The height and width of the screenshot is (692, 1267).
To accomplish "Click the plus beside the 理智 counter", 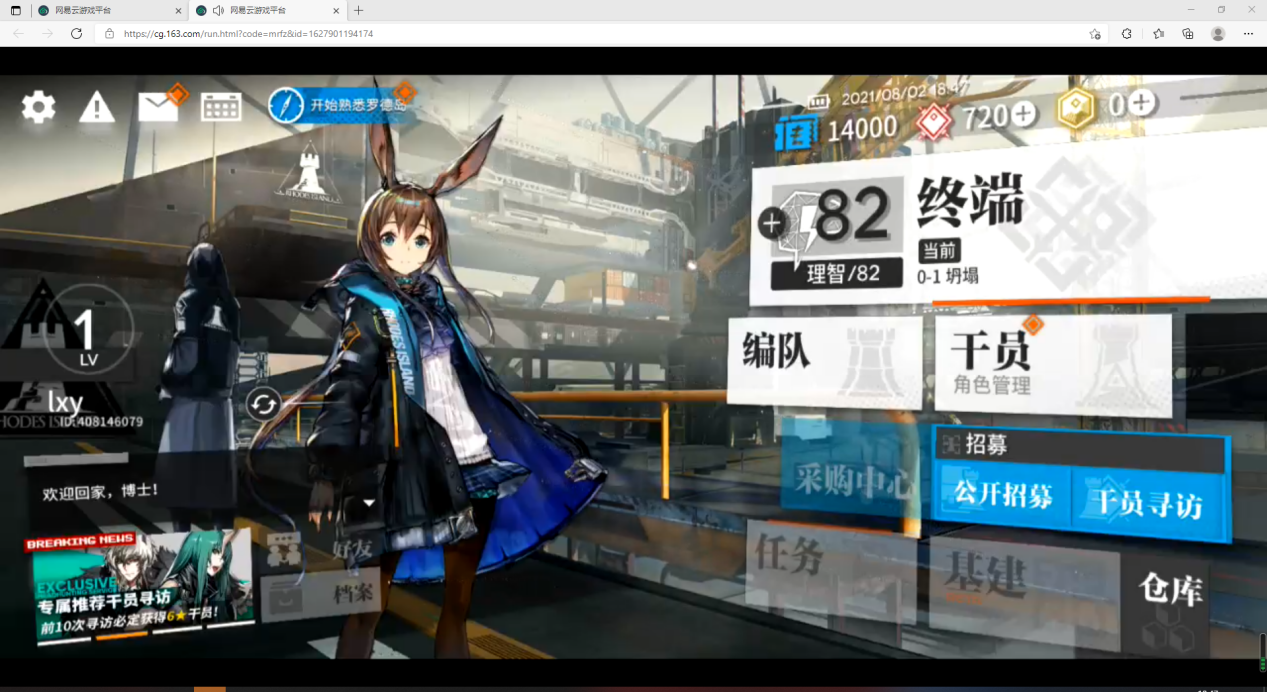I will (x=771, y=223).
